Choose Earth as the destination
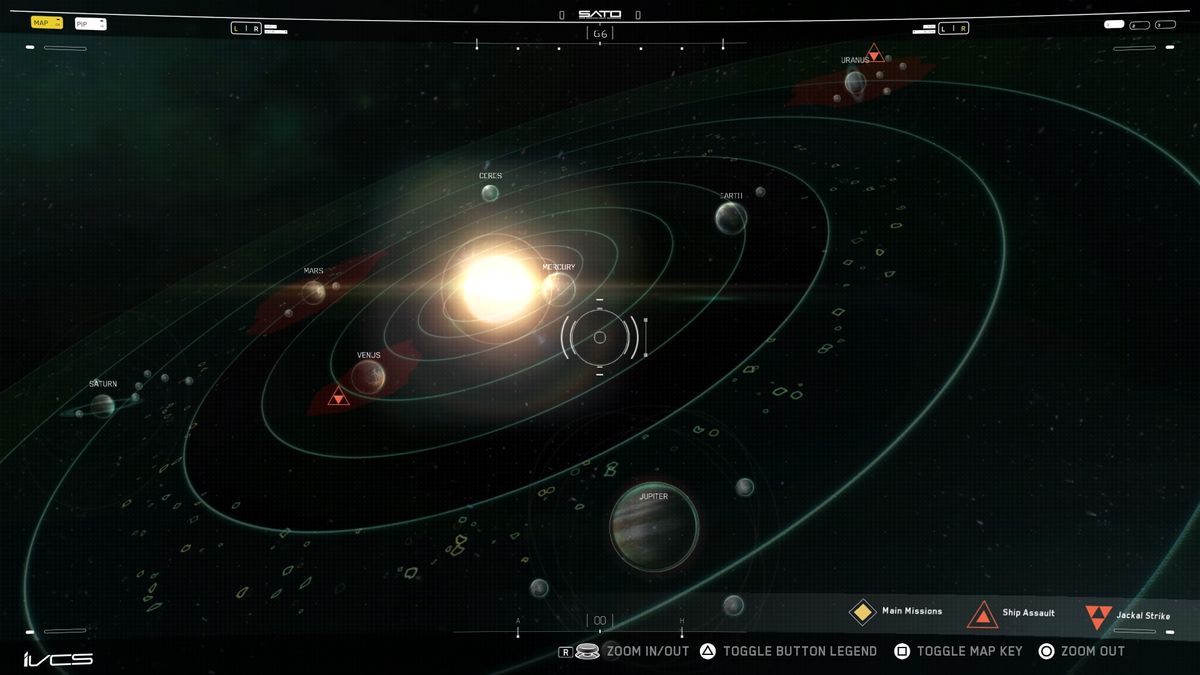The width and height of the screenshot is (1200, 675). click(x=731, y=218)
